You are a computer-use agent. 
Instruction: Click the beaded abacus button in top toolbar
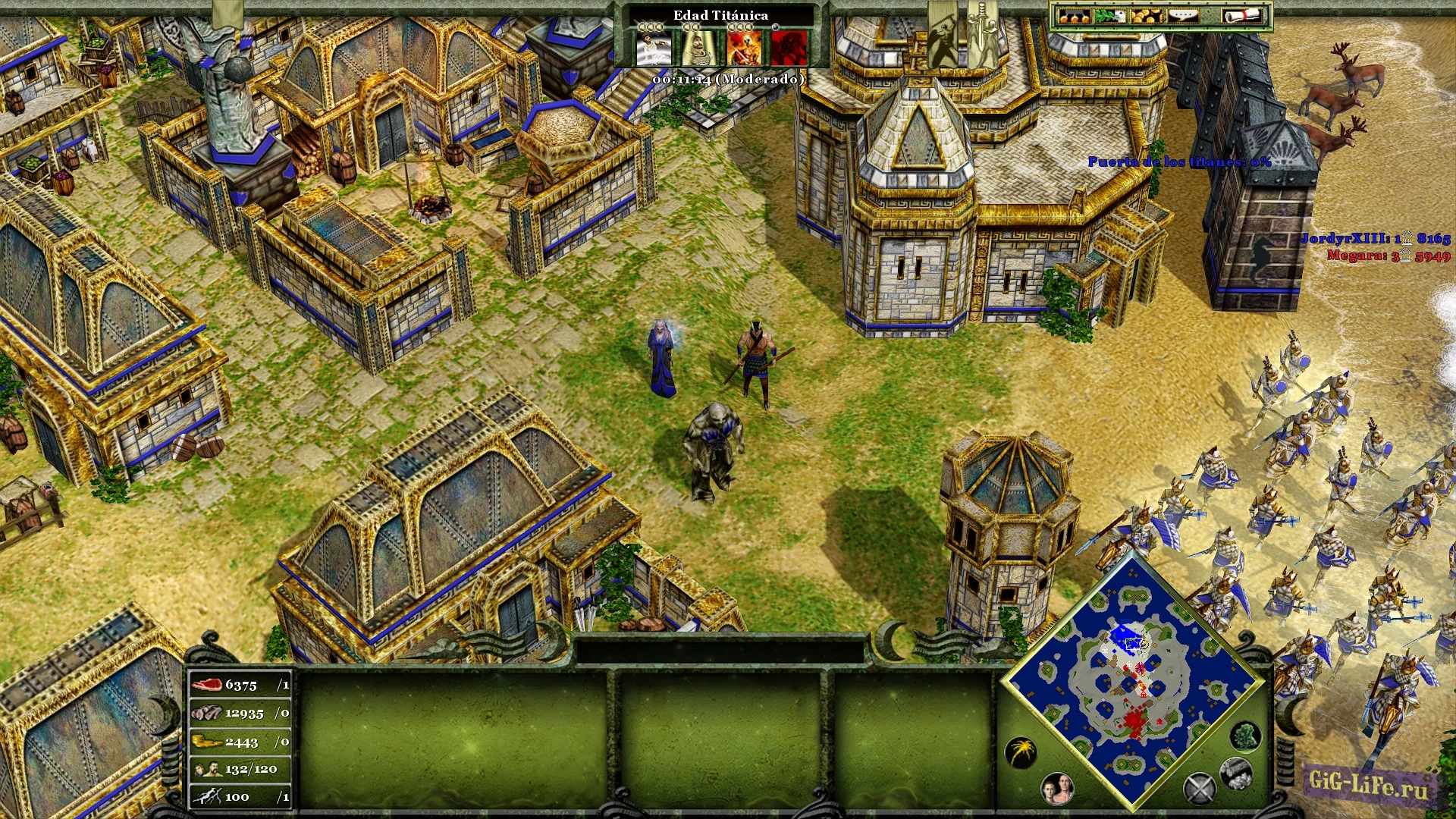coord(1074,16)
